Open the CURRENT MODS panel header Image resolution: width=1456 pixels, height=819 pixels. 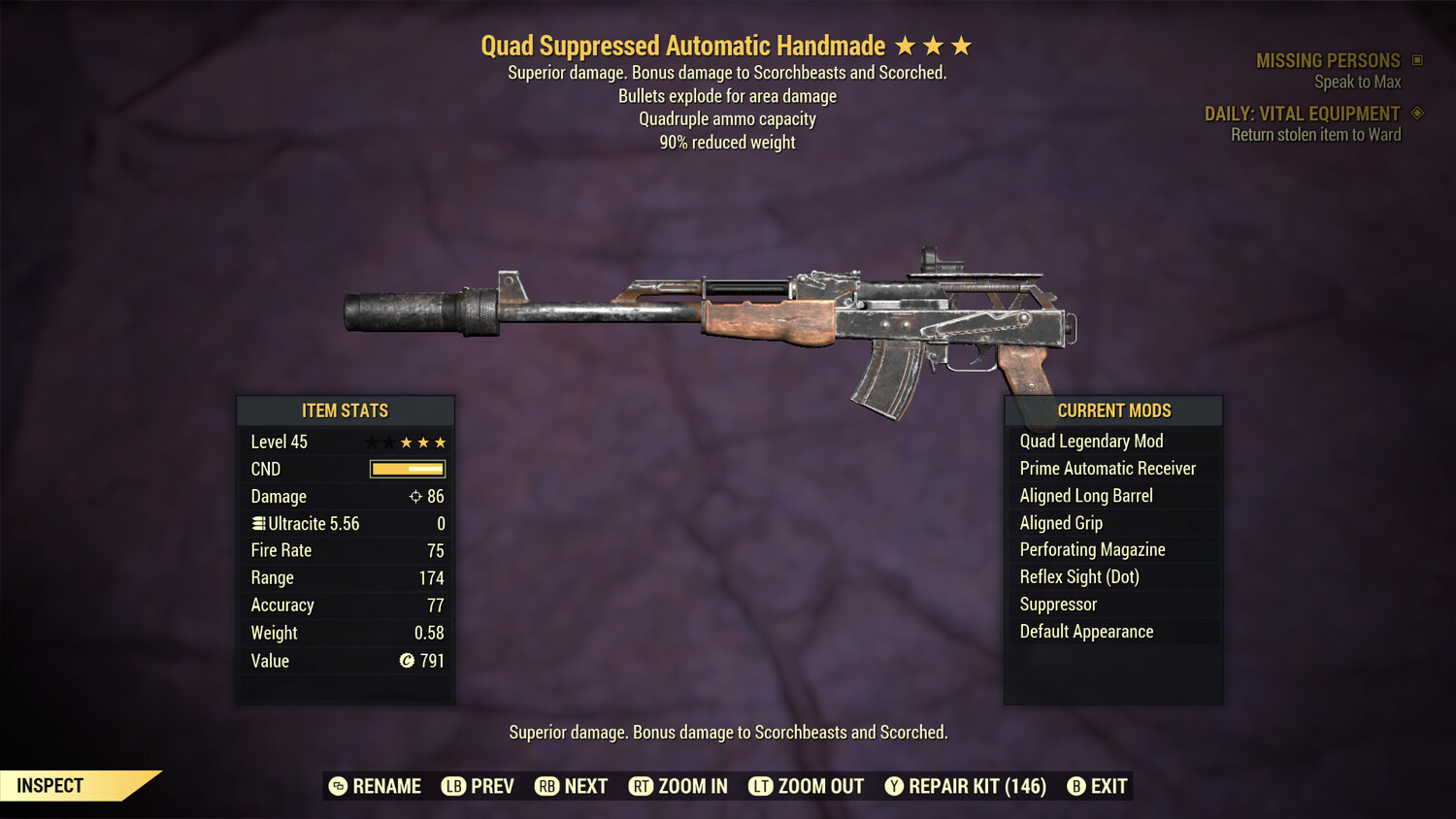point(1113,410)
